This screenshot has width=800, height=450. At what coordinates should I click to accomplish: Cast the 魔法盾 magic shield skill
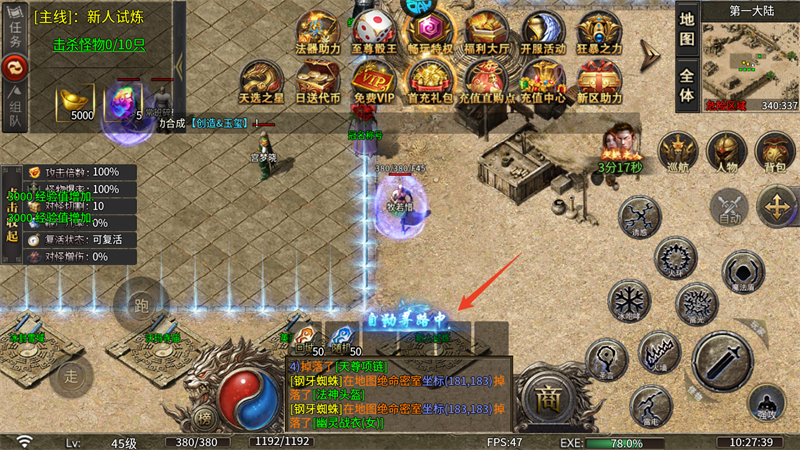(742, 272)
